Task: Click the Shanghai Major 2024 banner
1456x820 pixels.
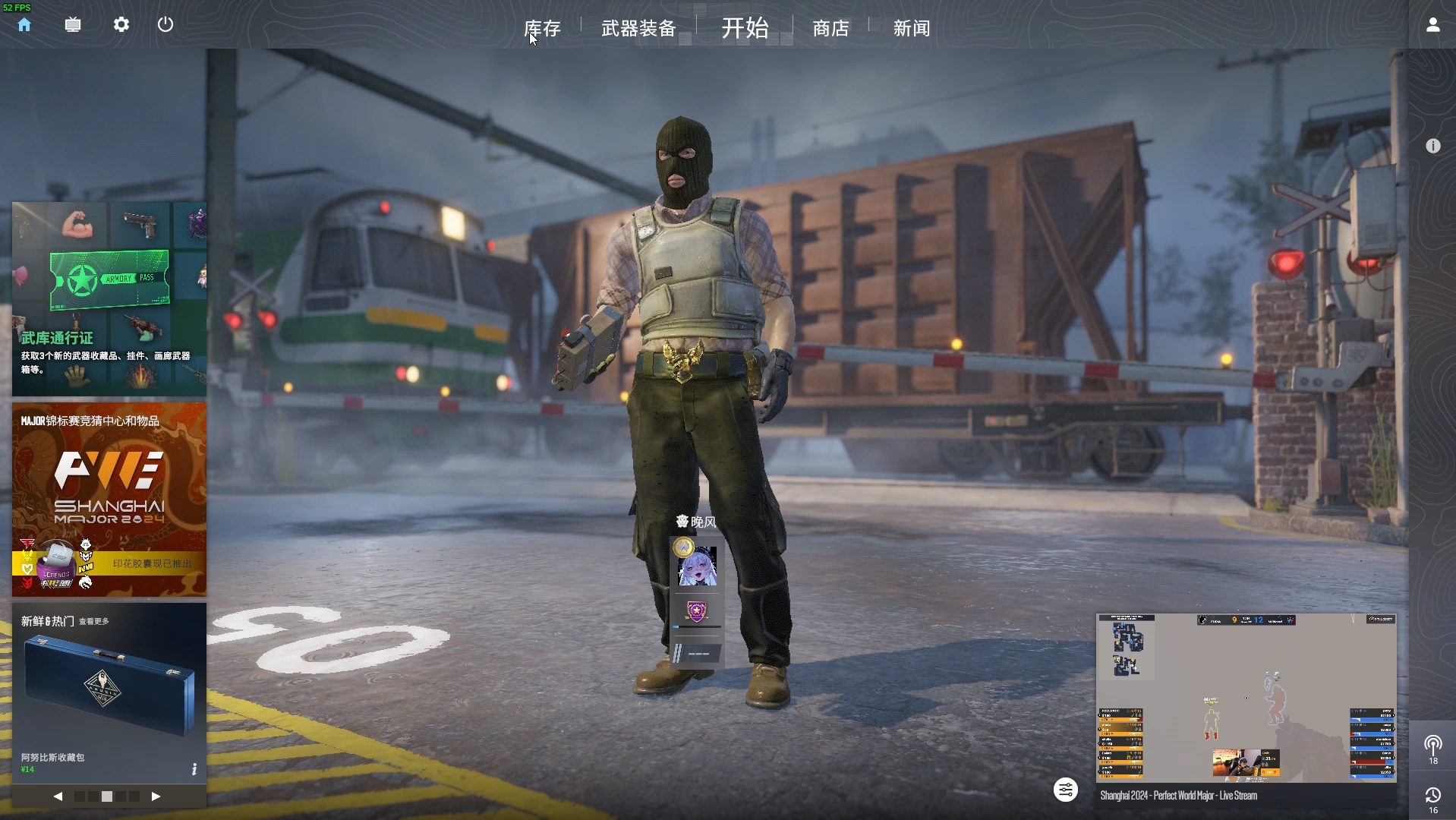Action: point(109,497)
